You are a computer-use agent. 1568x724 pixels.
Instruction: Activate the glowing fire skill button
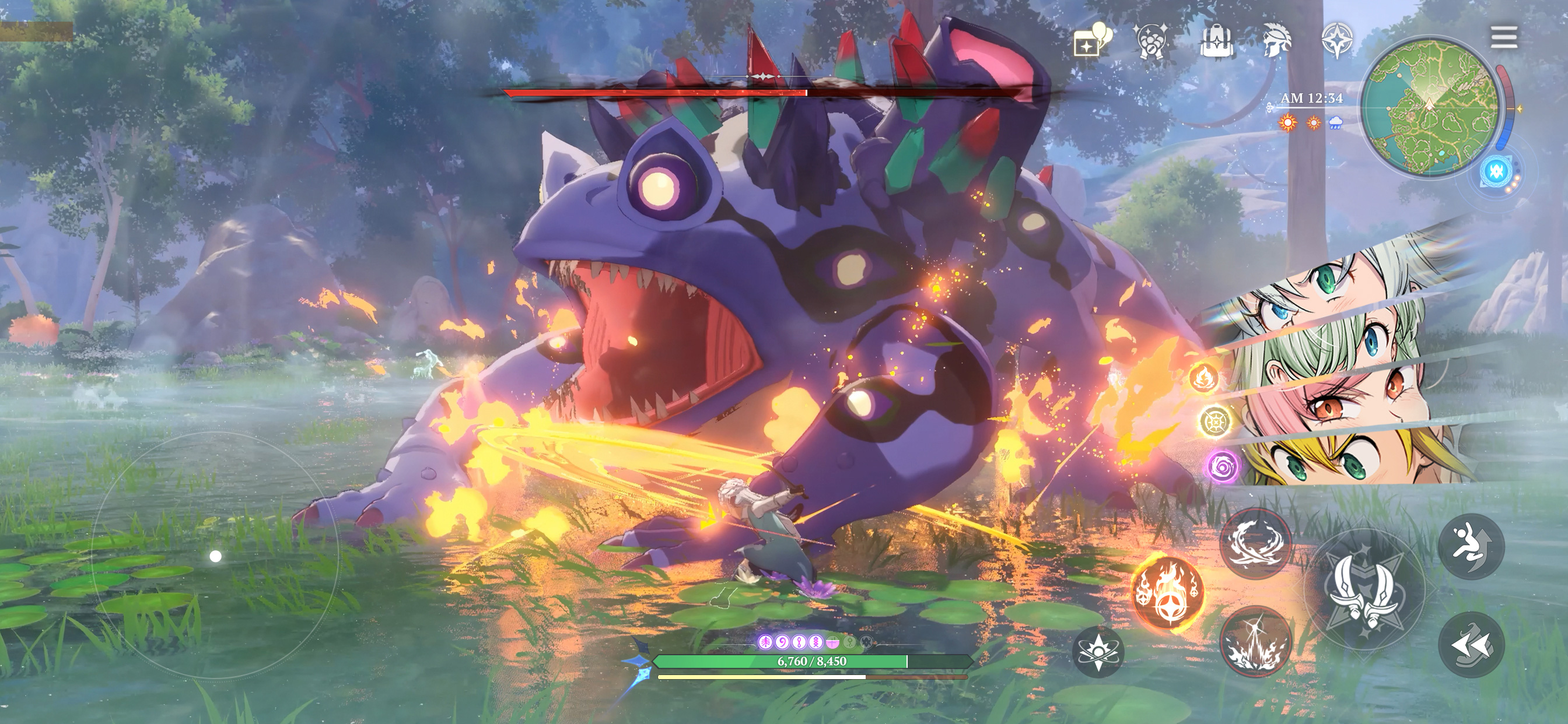[1167, 593]
